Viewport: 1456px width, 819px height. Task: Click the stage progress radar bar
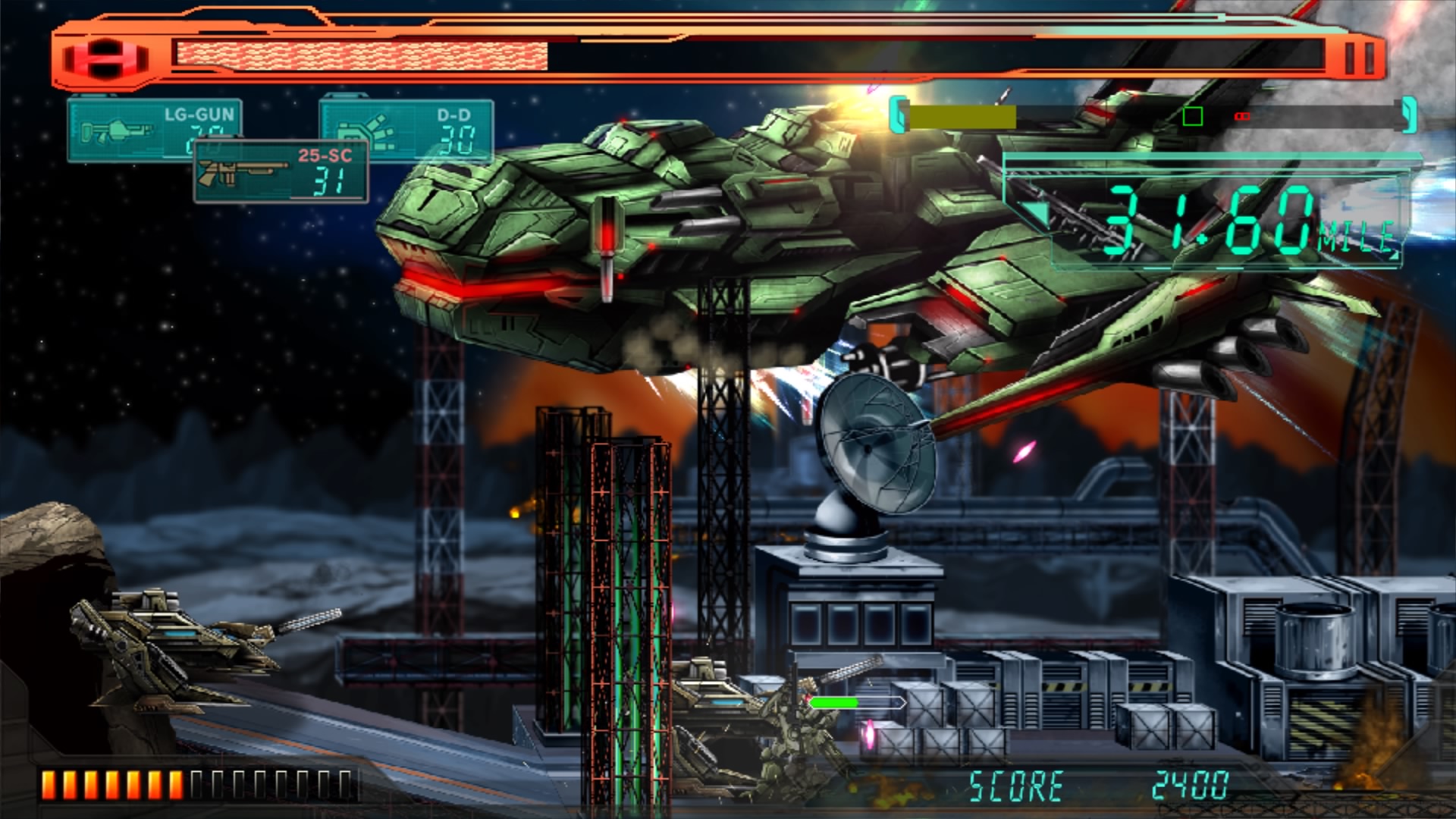(1153, 117)
